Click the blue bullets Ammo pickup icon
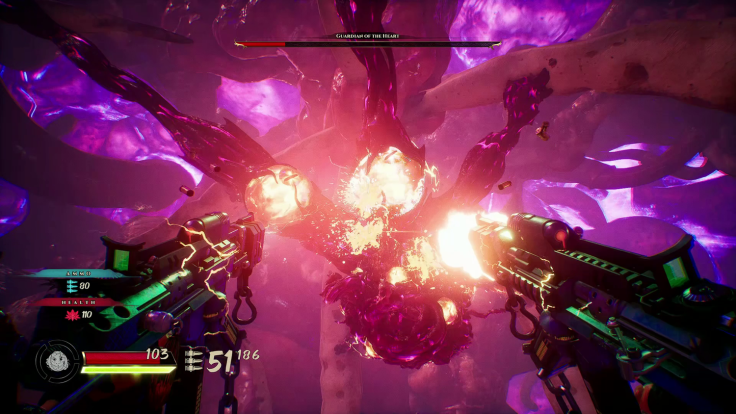736x414 pixels. click(72, 287)
